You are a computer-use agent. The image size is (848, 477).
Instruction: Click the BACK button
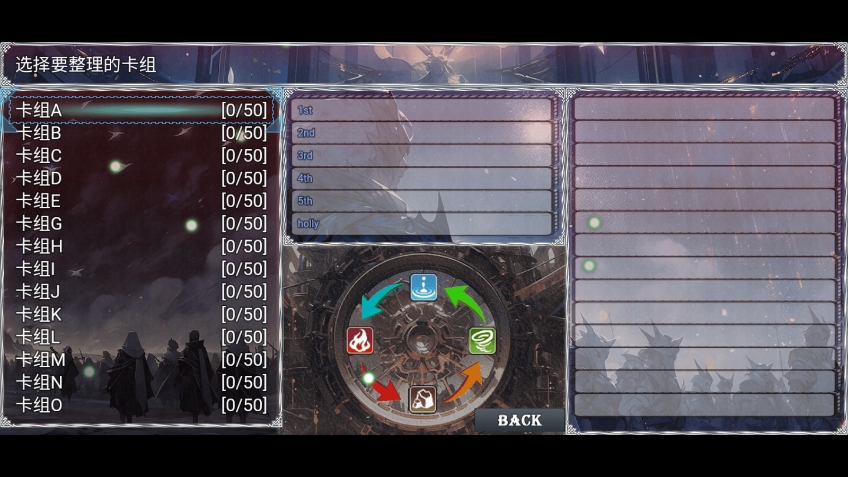pos(519,420)
